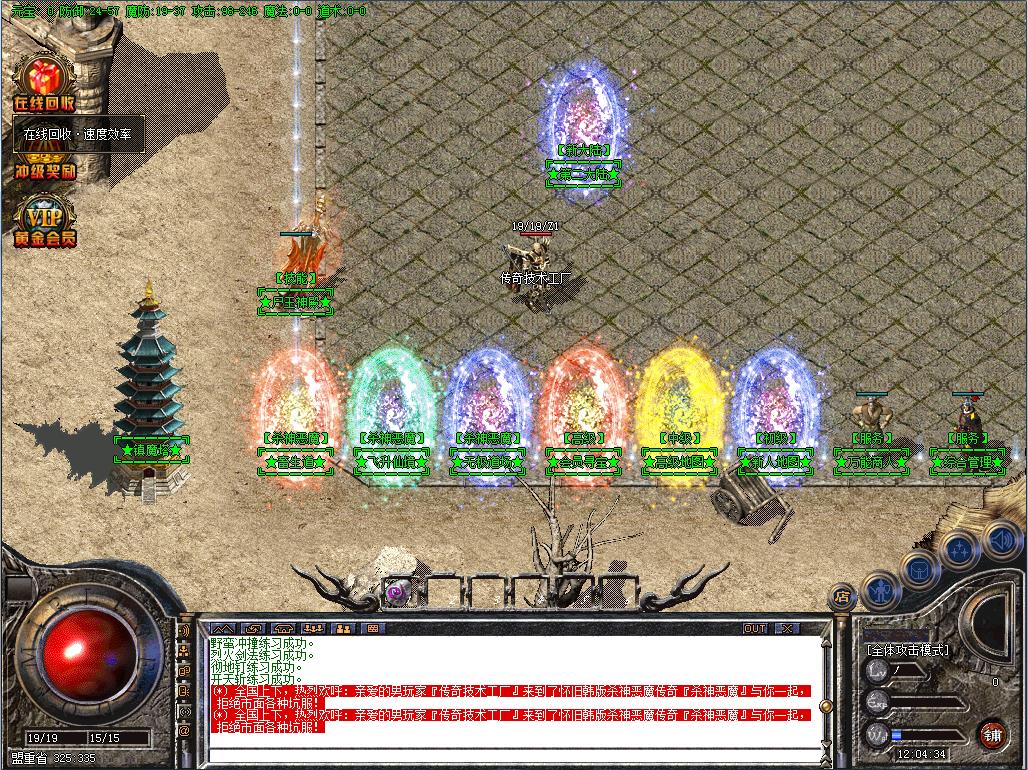Switch the 全体攻击模式 attack mode
Screen dimensions: 1028x770
tap(907, 649)
